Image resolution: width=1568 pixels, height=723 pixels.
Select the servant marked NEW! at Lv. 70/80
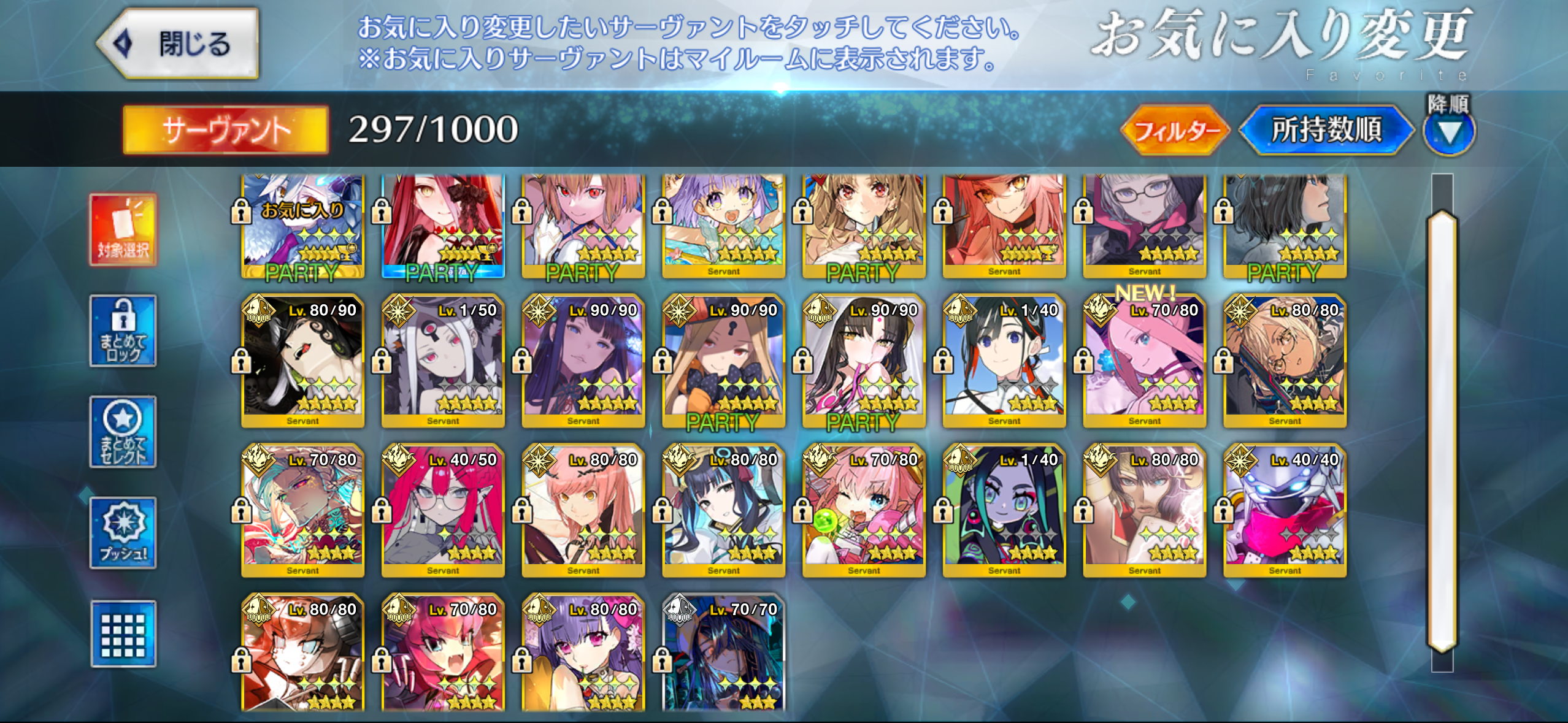point(1144,362)
